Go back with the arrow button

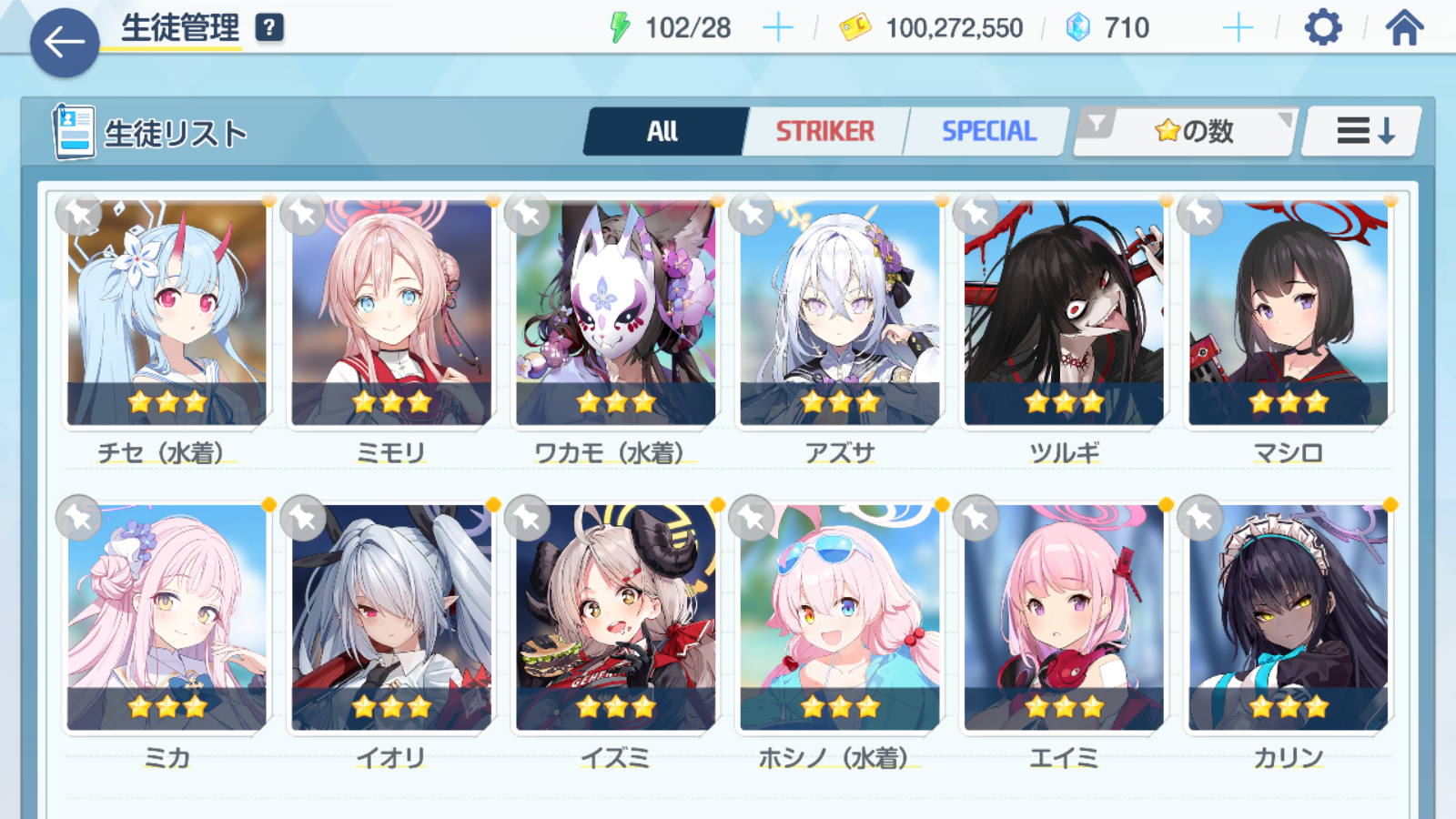point(65,42)
